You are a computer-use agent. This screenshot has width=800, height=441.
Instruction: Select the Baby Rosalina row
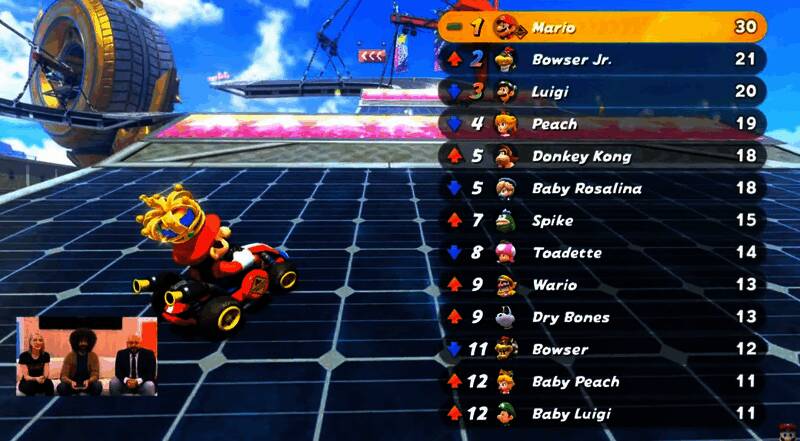[x=602, y=188]
